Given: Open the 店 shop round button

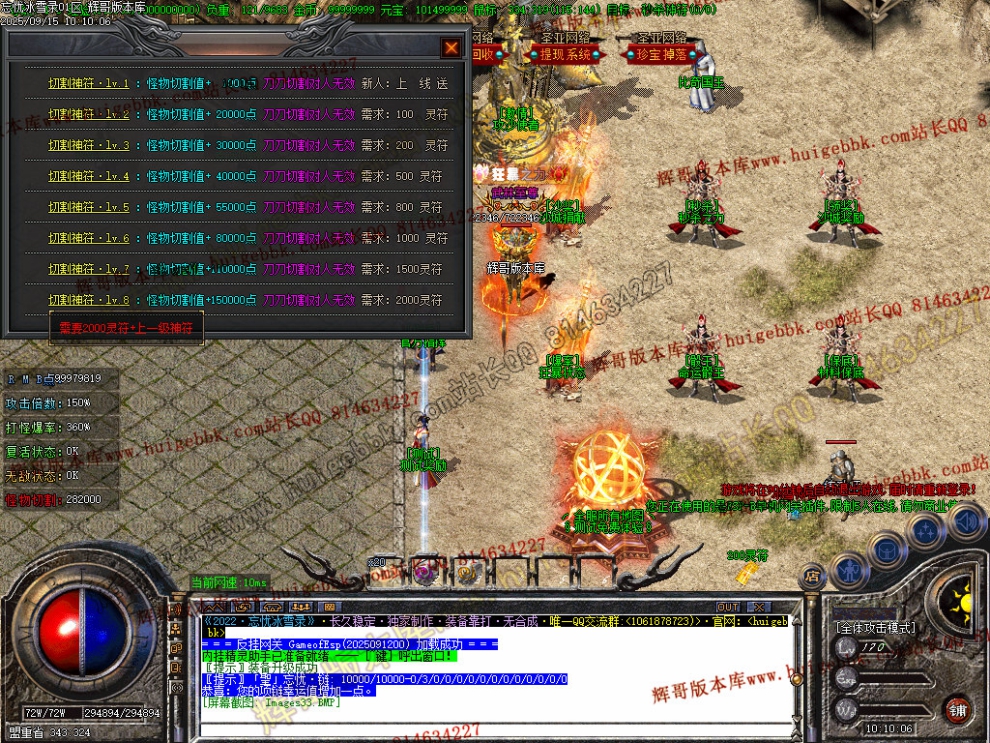Looking at the screenshot, I should [812, 575].
